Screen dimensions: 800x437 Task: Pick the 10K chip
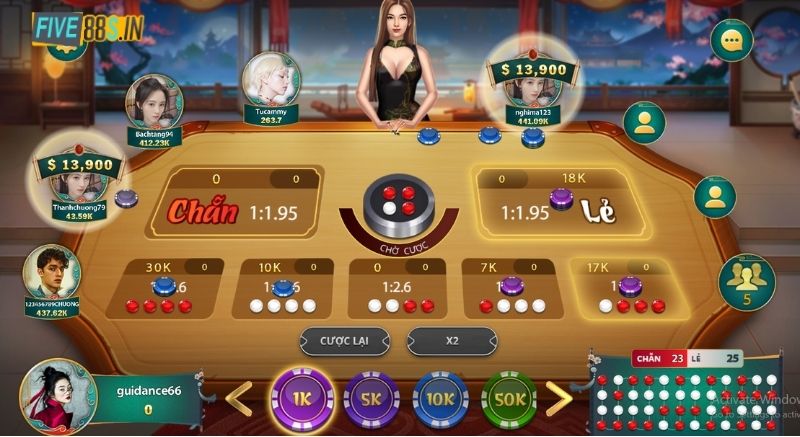pos(440,399)
